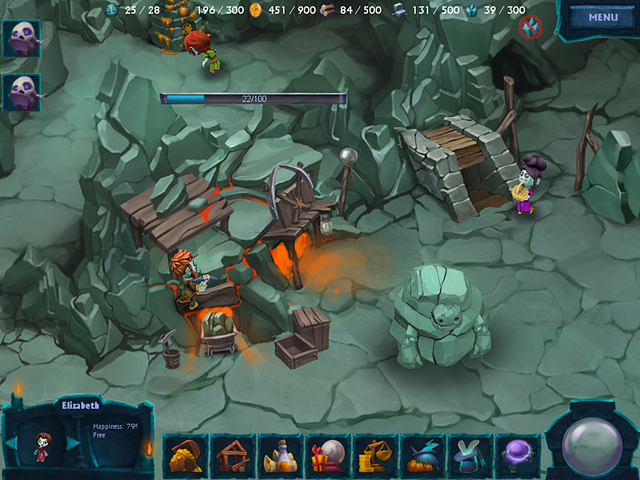Open the rabbit-in-top-hat magic icon
Viewport: 640px width, 480px height.
(469, 456)
